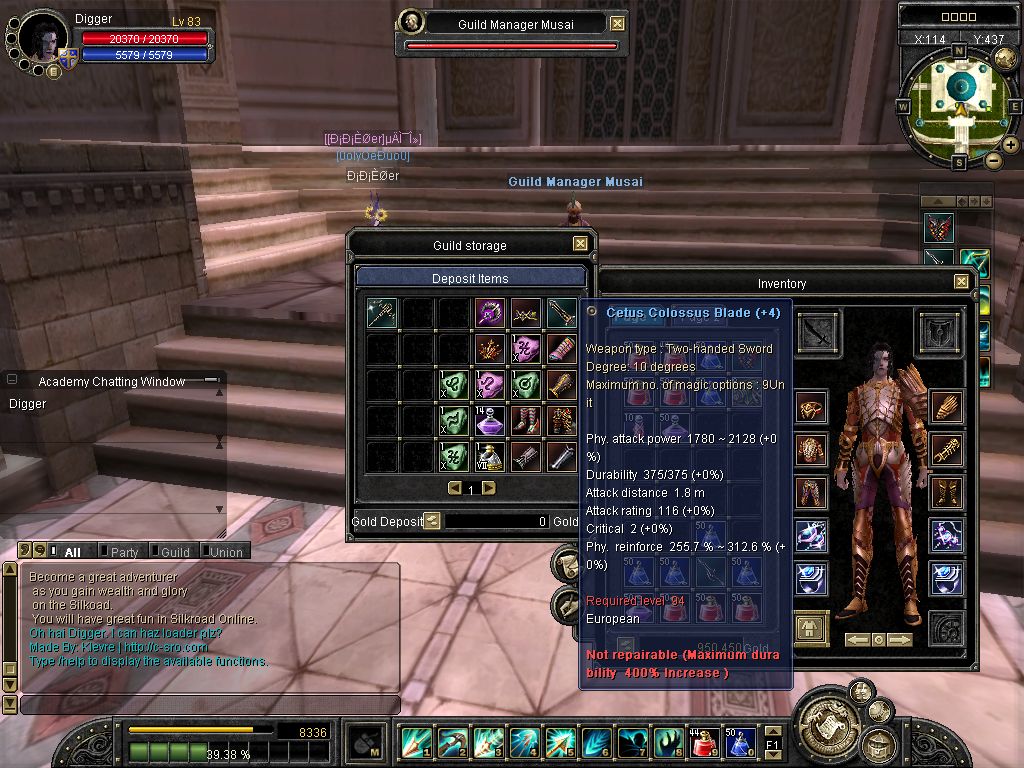
Task: Go to next guild storage page
Action: click(489, 488)
